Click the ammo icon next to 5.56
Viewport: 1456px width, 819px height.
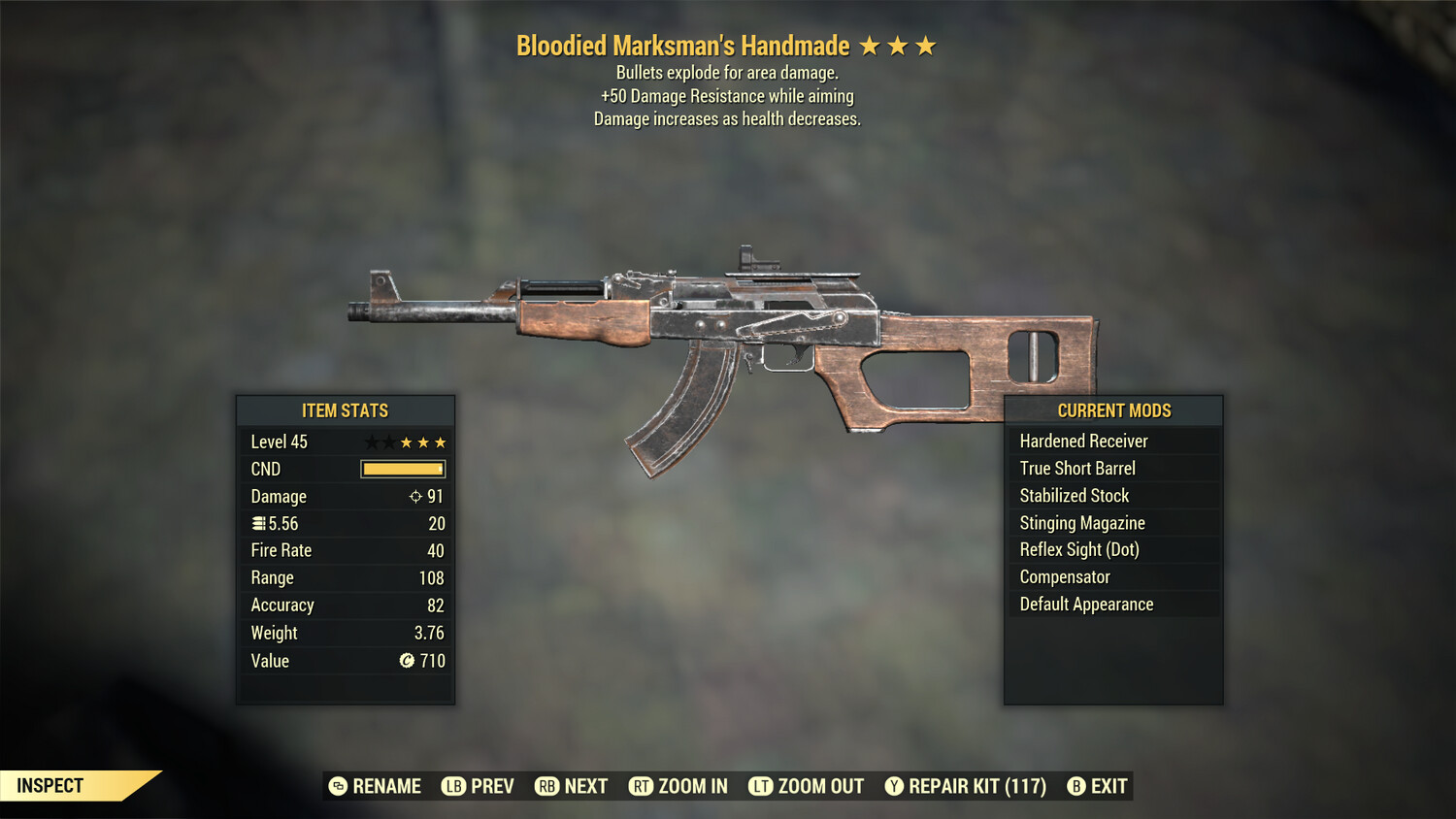coord(258,523)
